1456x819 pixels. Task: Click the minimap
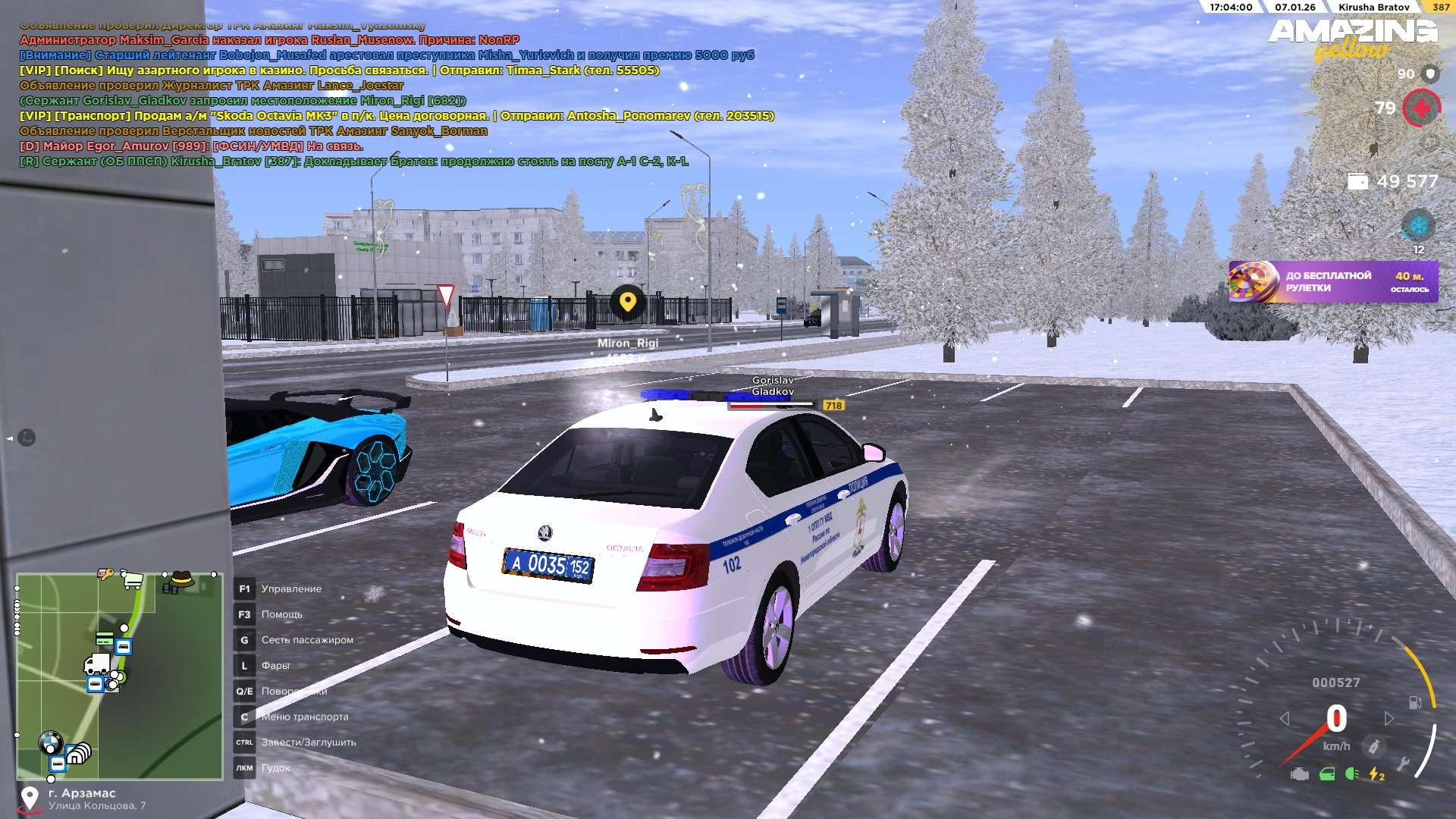click(119, 676)
